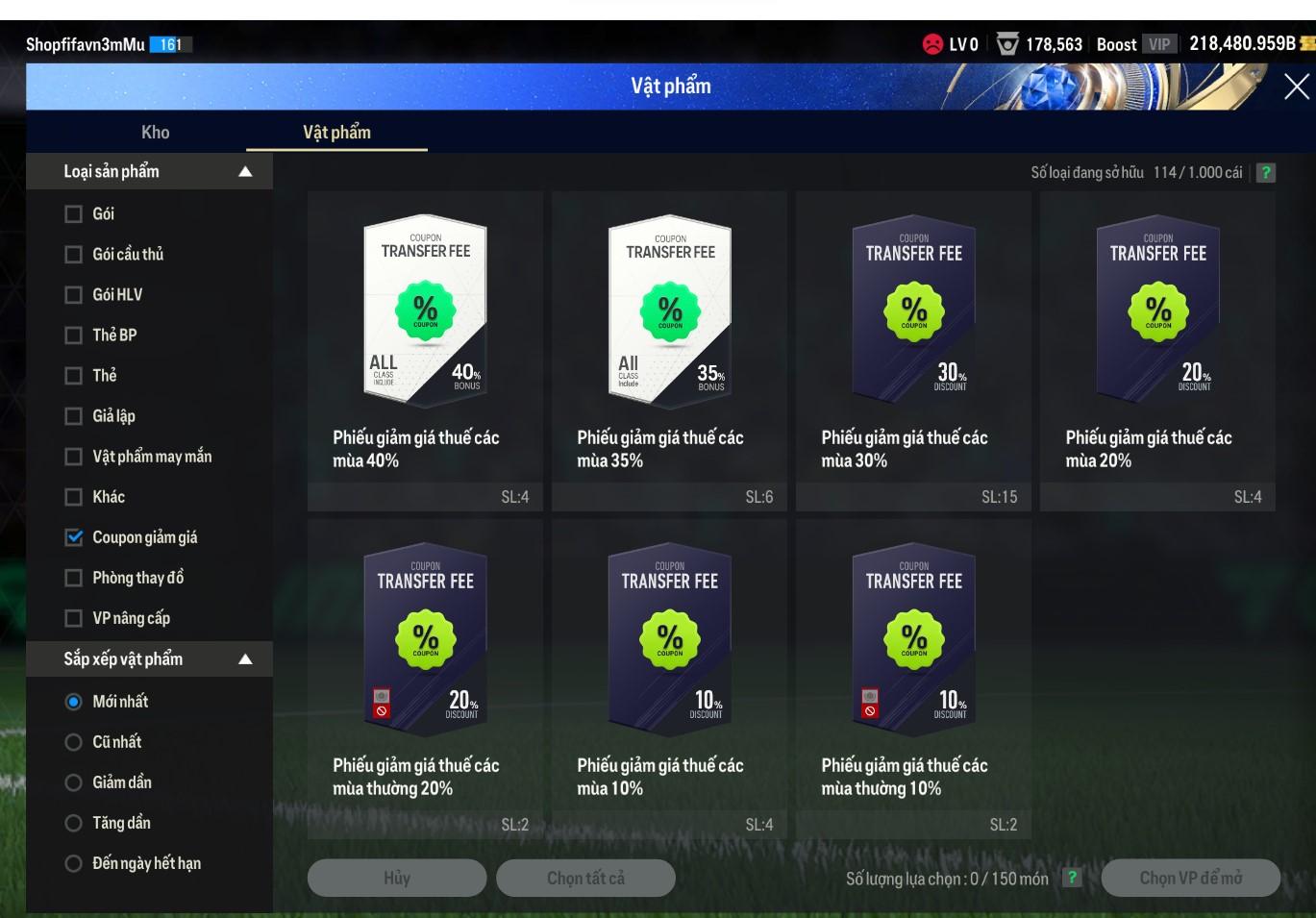Tick the Gói cầu thủ checkbox
This screenshot has width=1316, height=918.
click(x=73, y=255)
